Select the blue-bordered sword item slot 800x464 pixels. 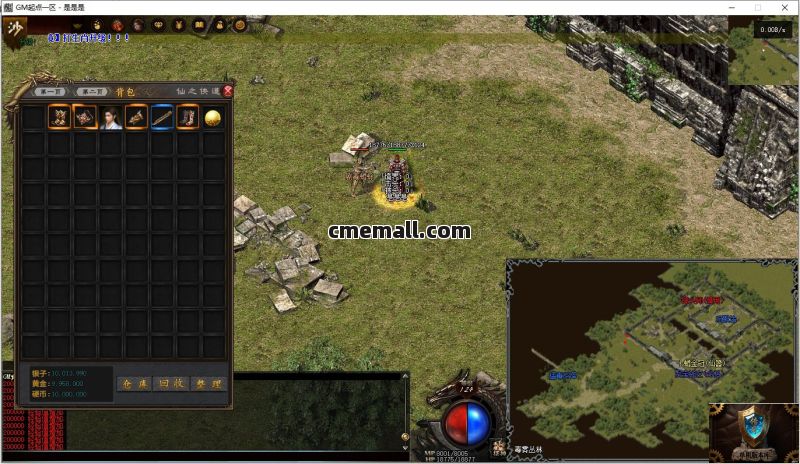162,117
